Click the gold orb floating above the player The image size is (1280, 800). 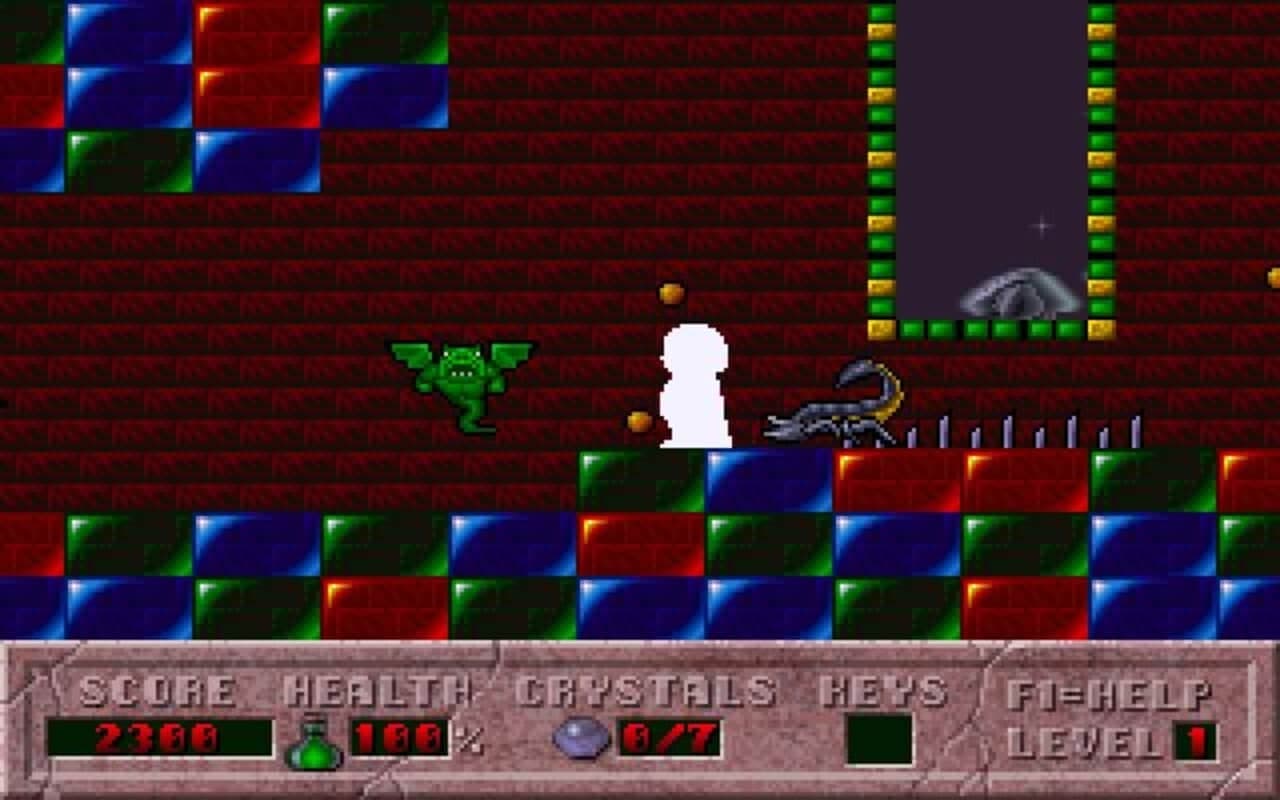[x=669, y=292]
